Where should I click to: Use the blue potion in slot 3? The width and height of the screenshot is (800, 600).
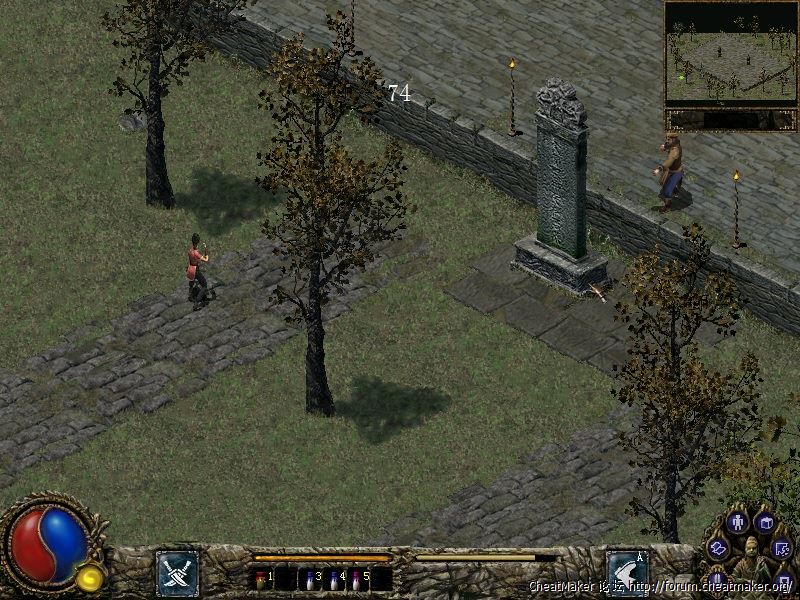(x=310, y=578)
